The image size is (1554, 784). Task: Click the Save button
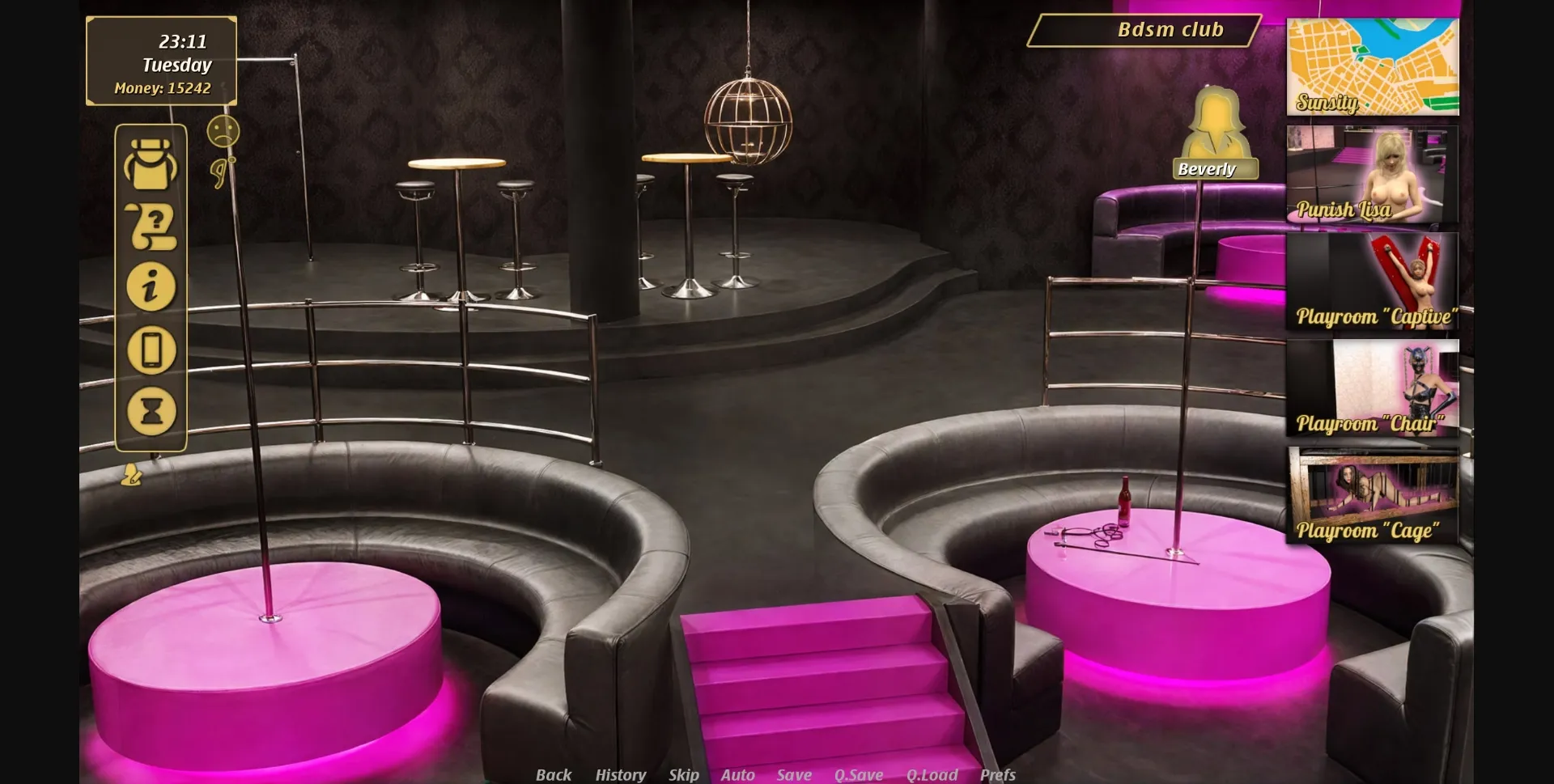pos(794,774)
